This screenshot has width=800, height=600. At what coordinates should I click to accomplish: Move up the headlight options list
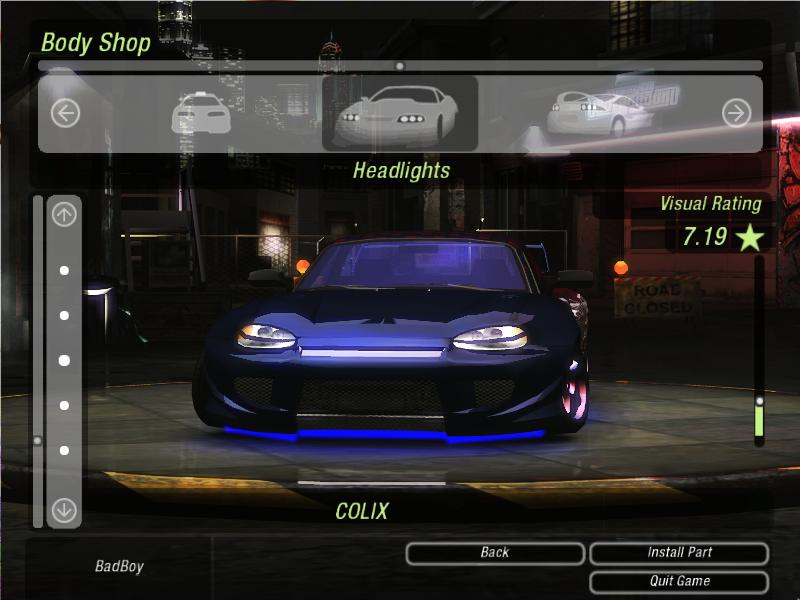click(64, 214)
